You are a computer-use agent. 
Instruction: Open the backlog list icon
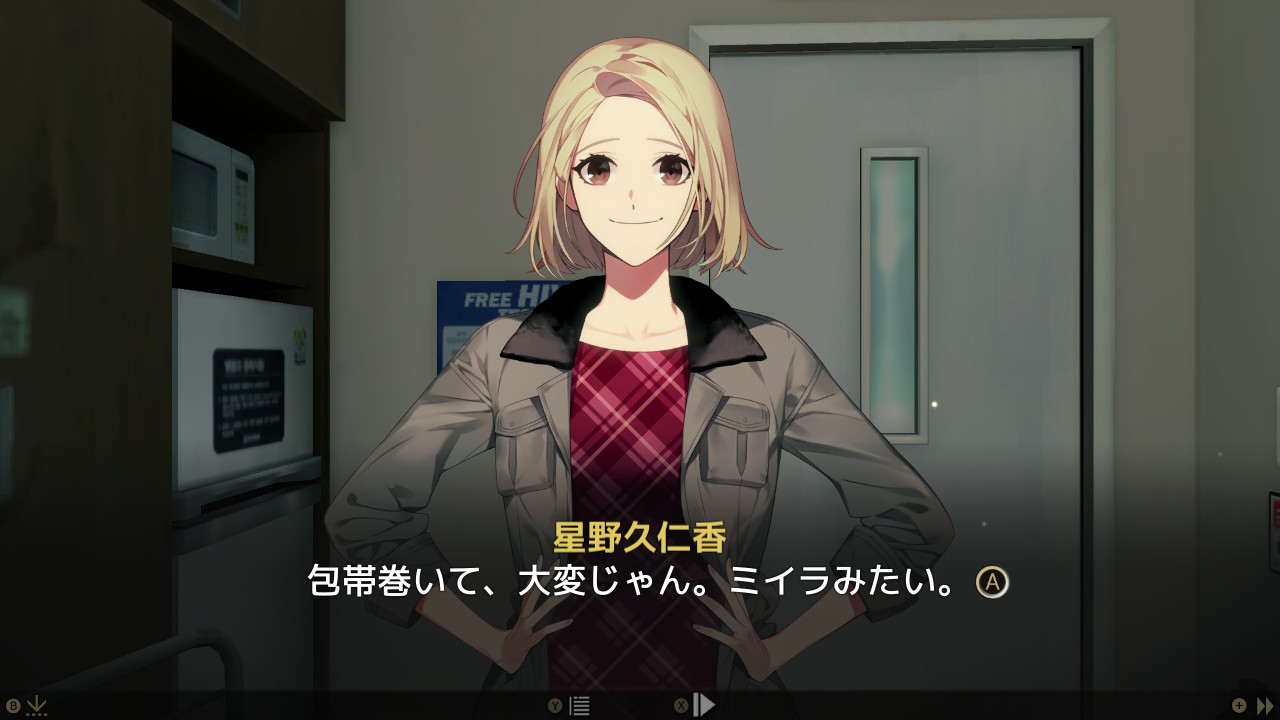(579, 706)
